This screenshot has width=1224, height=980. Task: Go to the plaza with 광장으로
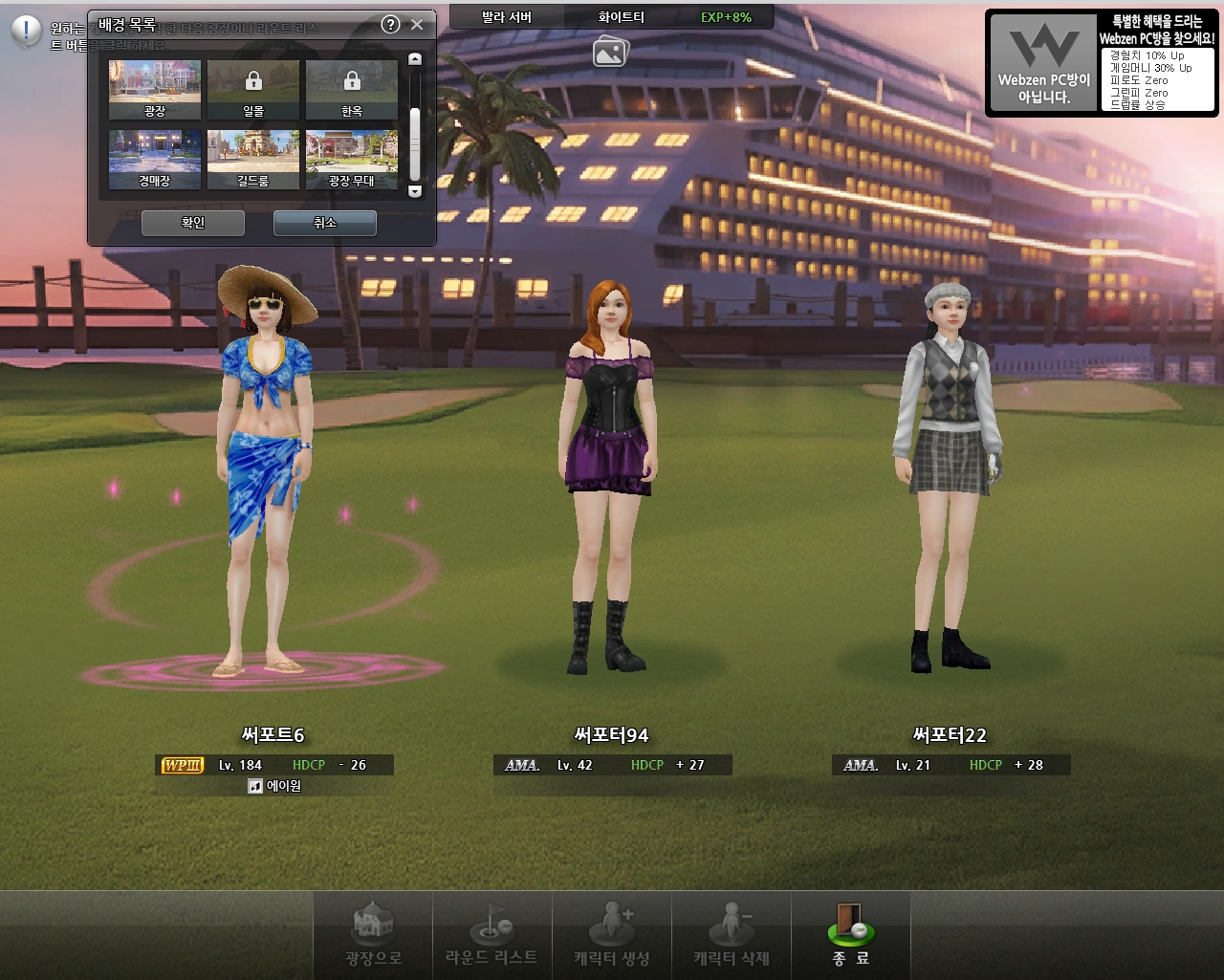pos(373,935)
